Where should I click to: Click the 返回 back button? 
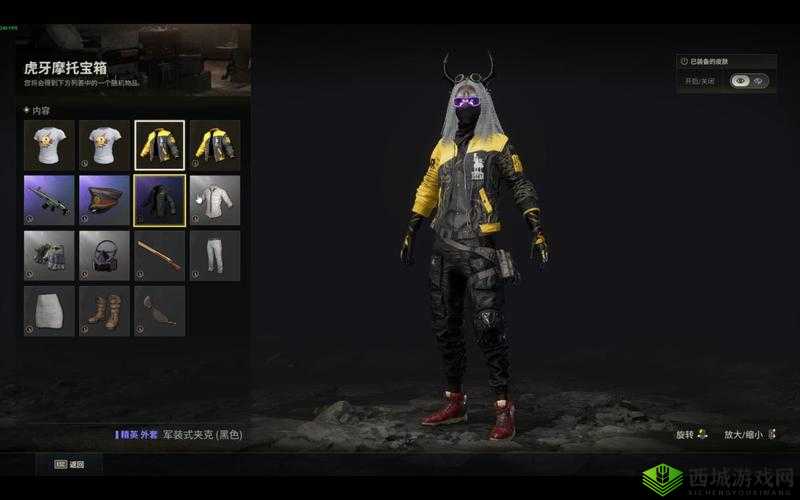(x=70, y=464)
